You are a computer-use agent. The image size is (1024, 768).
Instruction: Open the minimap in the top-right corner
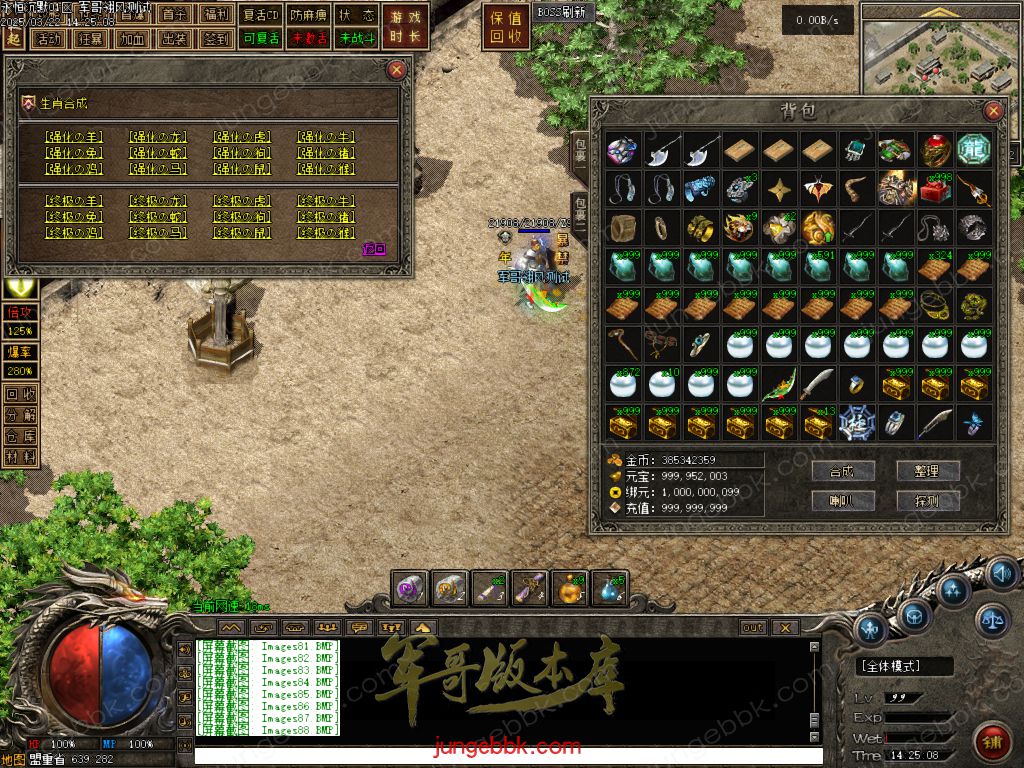[x=938, y=50]
